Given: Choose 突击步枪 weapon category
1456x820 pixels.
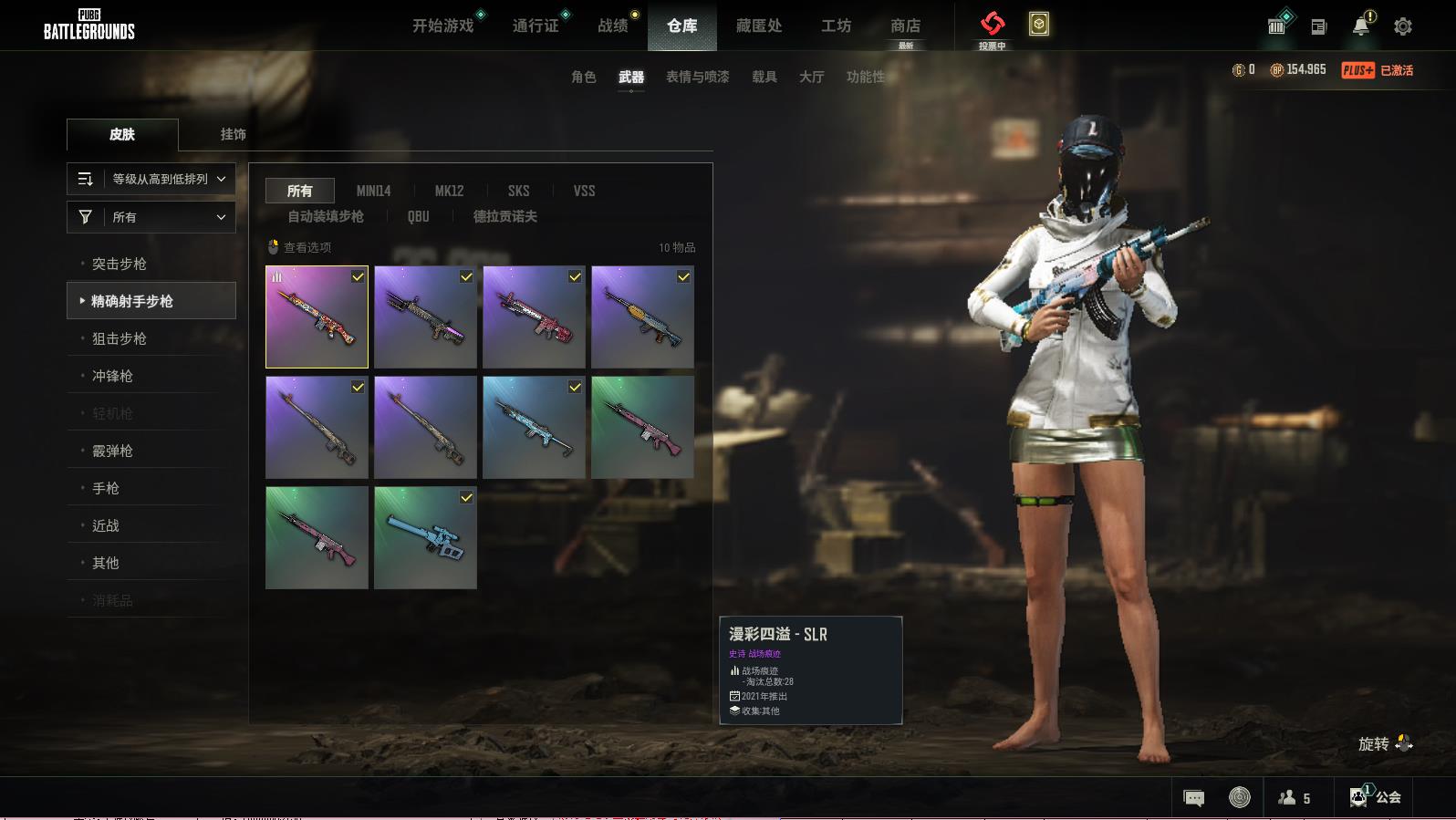Looking at the screenshot, I should coord(120,264).
